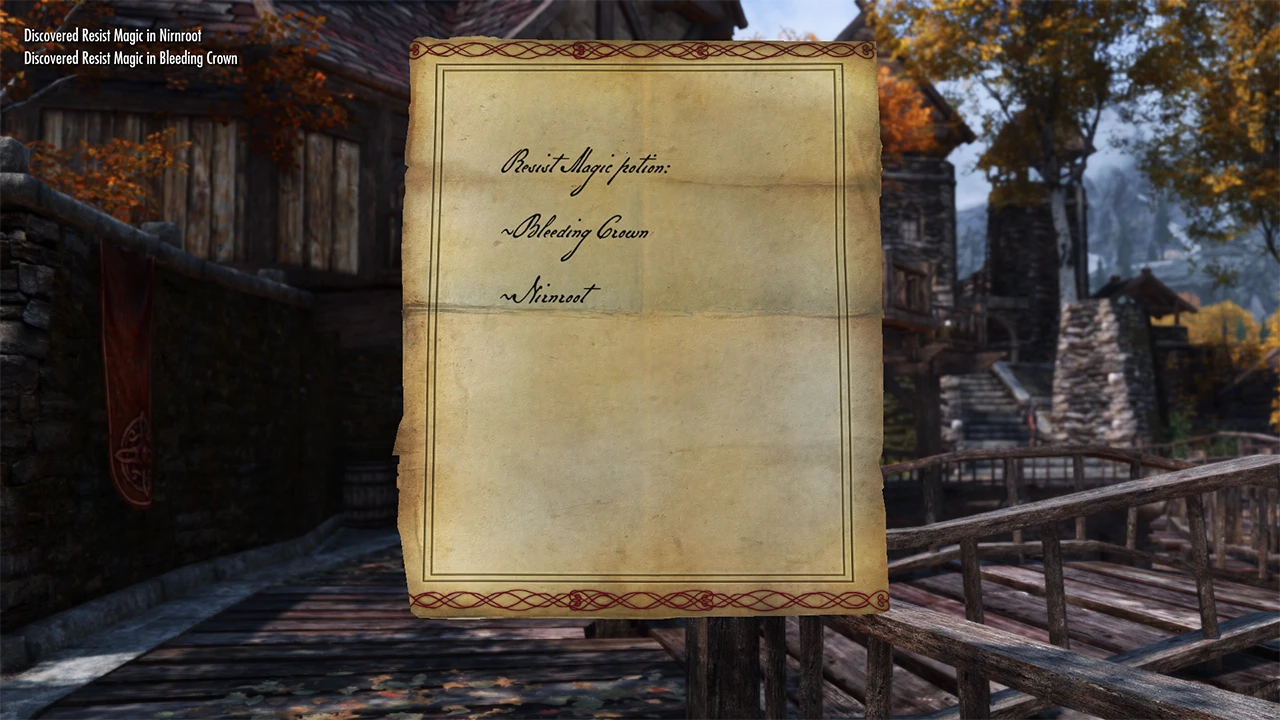Click the 'Discovered Resist Magic in Bleeding Crown' notification
The image size is (1280, 720).
tap(130, 58)
